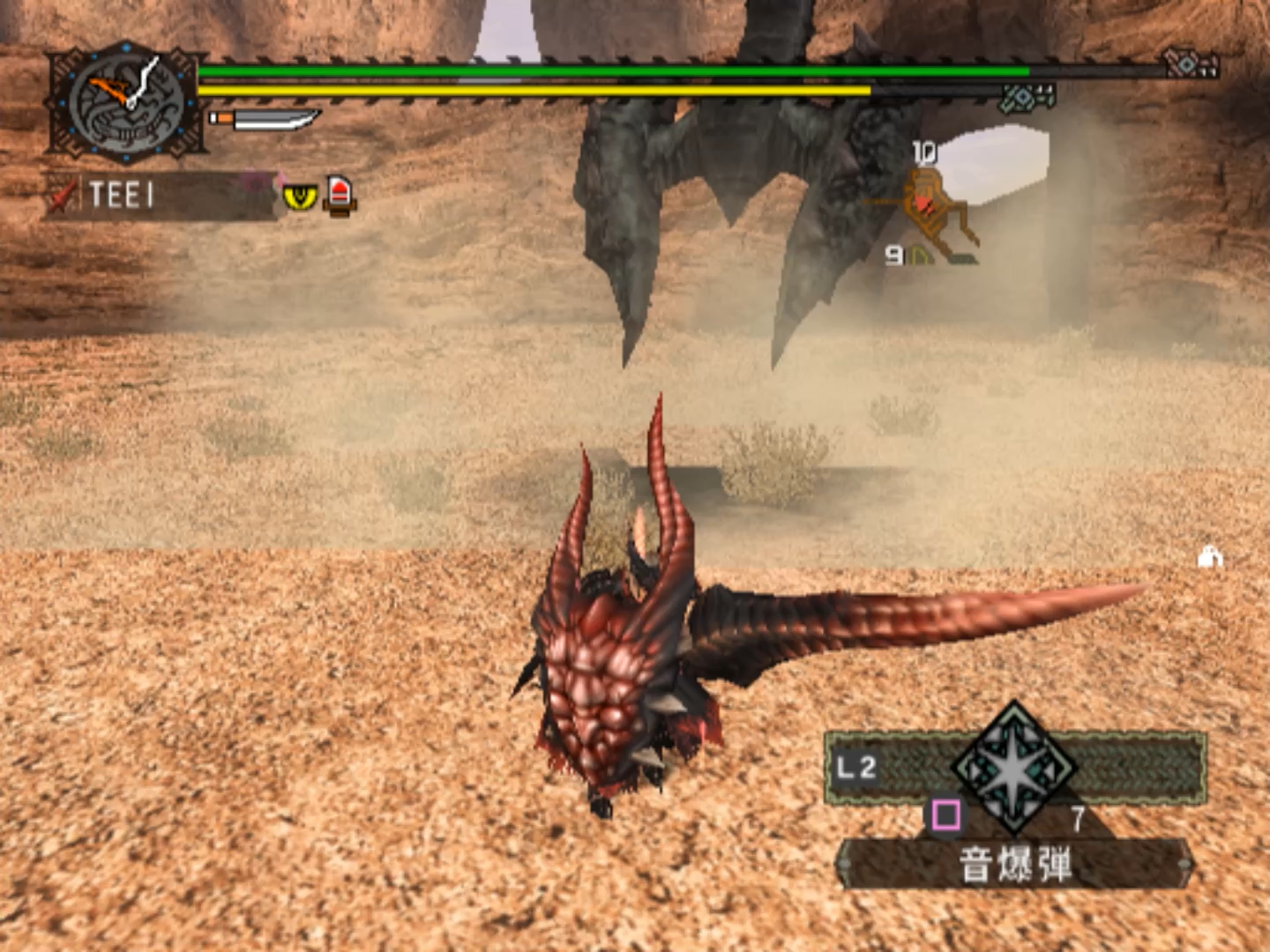Click the quest clock emblem
The image size is (1270, 952).
click(x=126, y=103)
